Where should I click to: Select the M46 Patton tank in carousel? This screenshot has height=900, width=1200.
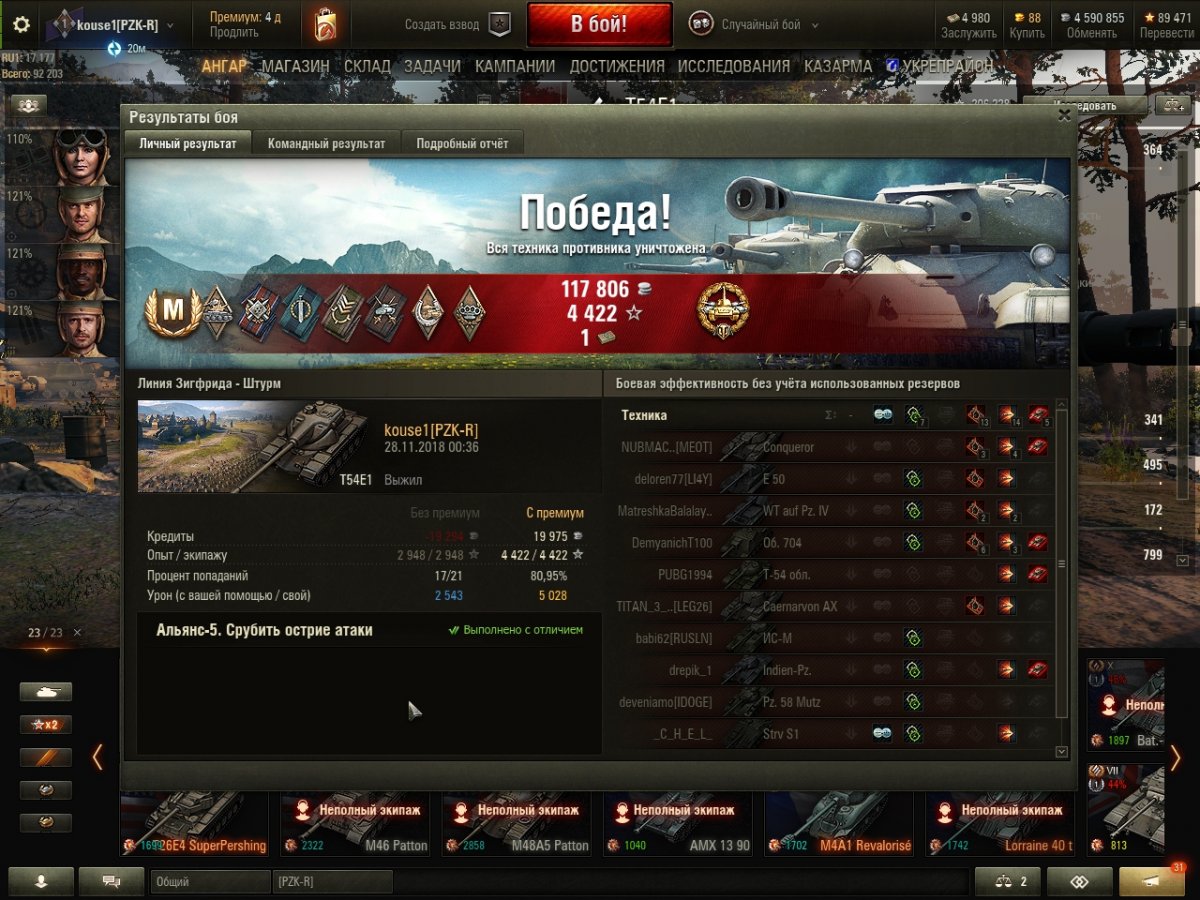(x=356, y=825)
